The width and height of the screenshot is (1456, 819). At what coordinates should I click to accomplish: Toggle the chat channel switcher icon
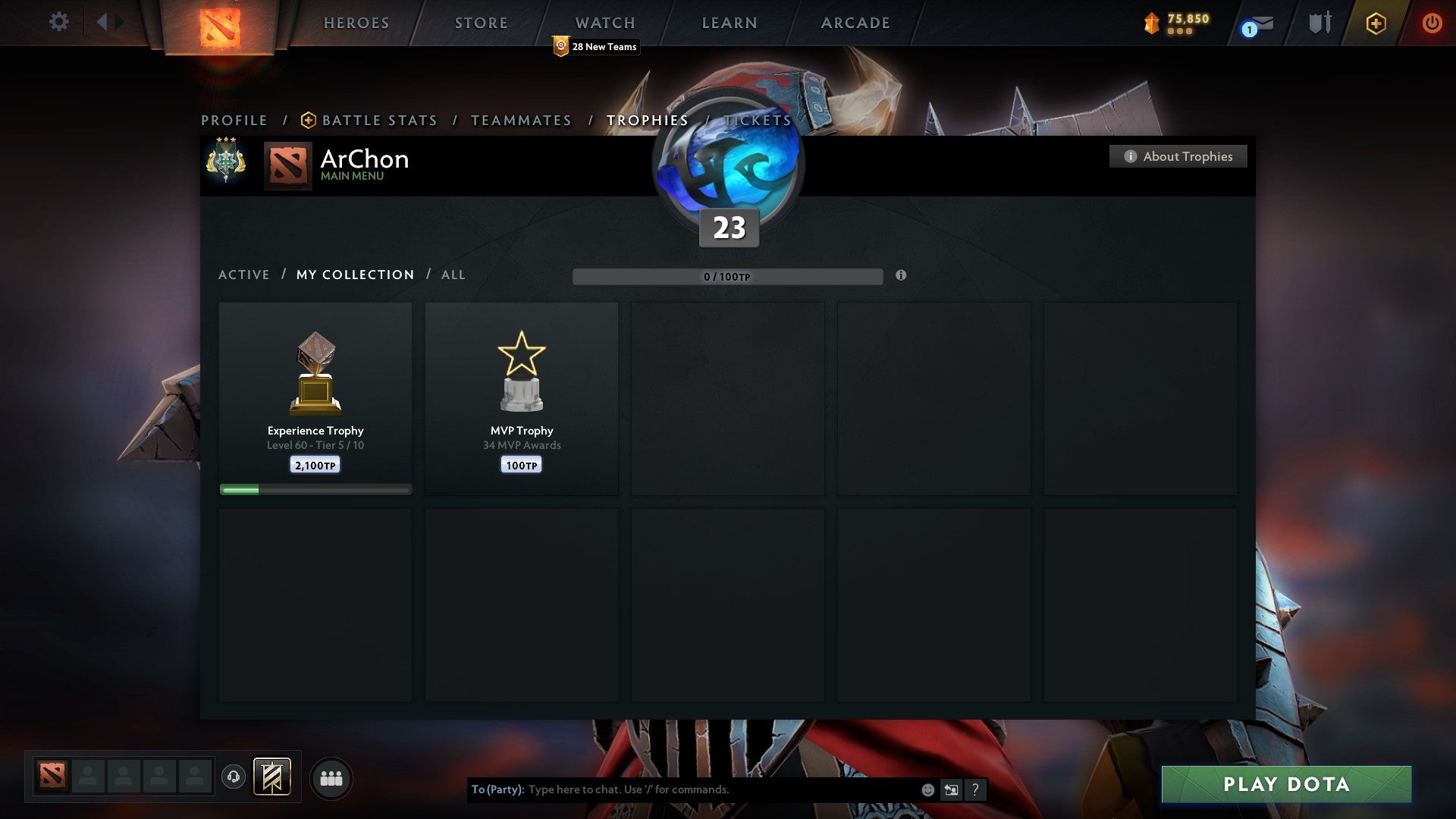coord(951,789)
